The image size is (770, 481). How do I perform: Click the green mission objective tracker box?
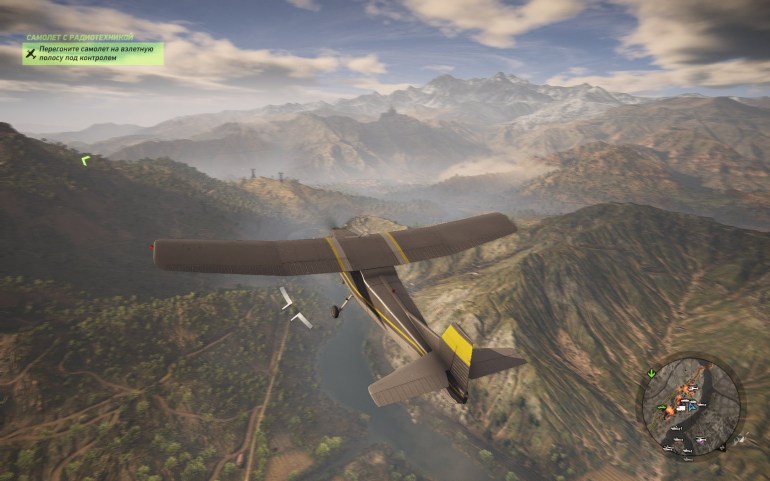(93, 53)
